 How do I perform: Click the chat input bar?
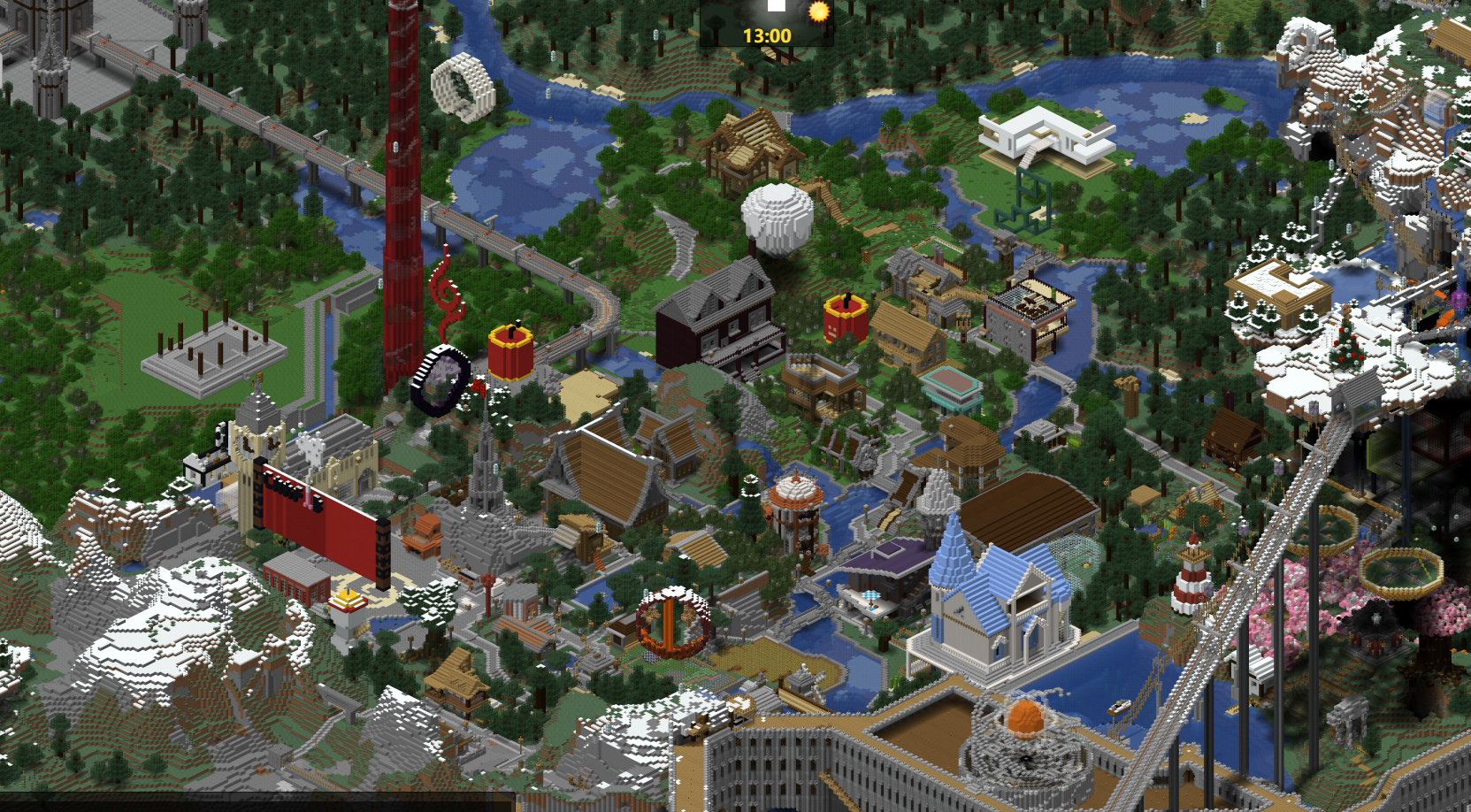click(x=257, y=804)
